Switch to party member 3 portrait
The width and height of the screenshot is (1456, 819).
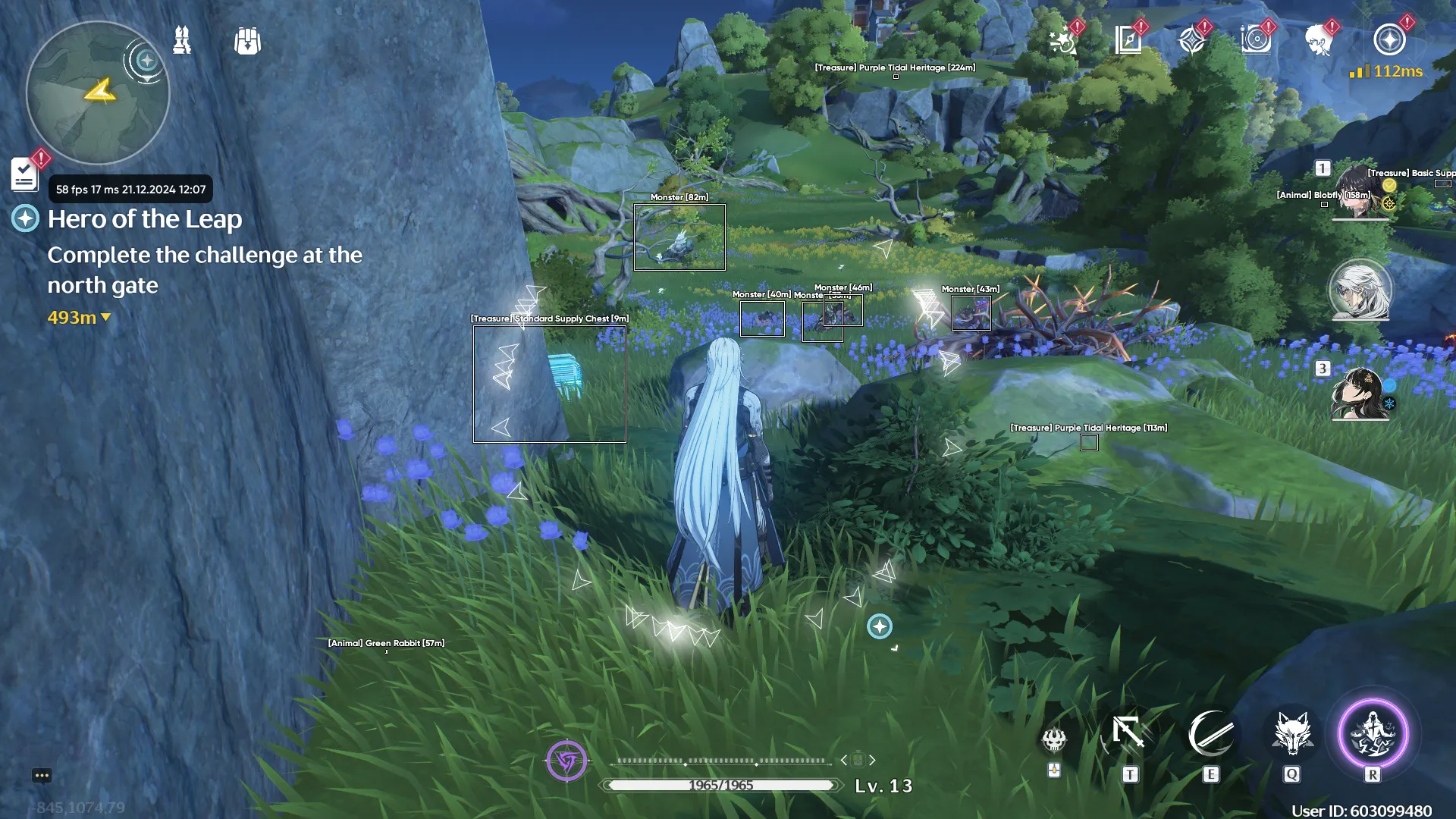[1360, 393]
